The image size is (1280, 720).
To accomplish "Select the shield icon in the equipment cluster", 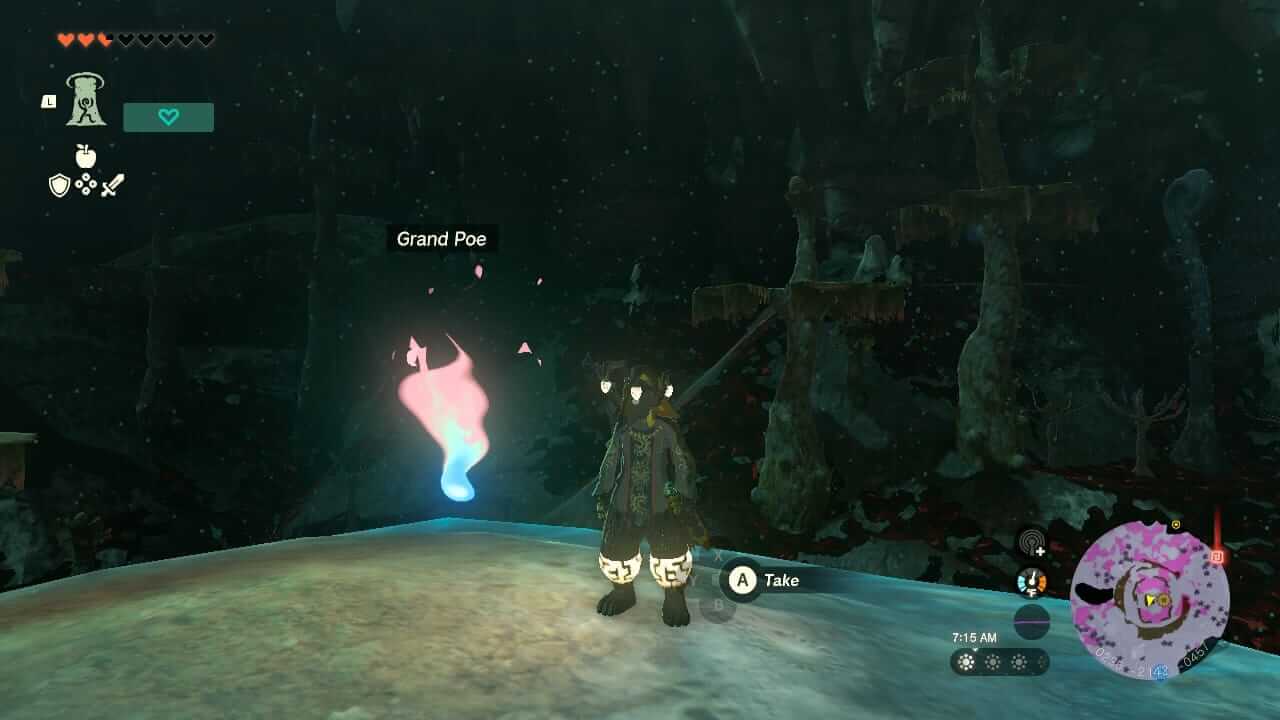I will pos(61,186).
